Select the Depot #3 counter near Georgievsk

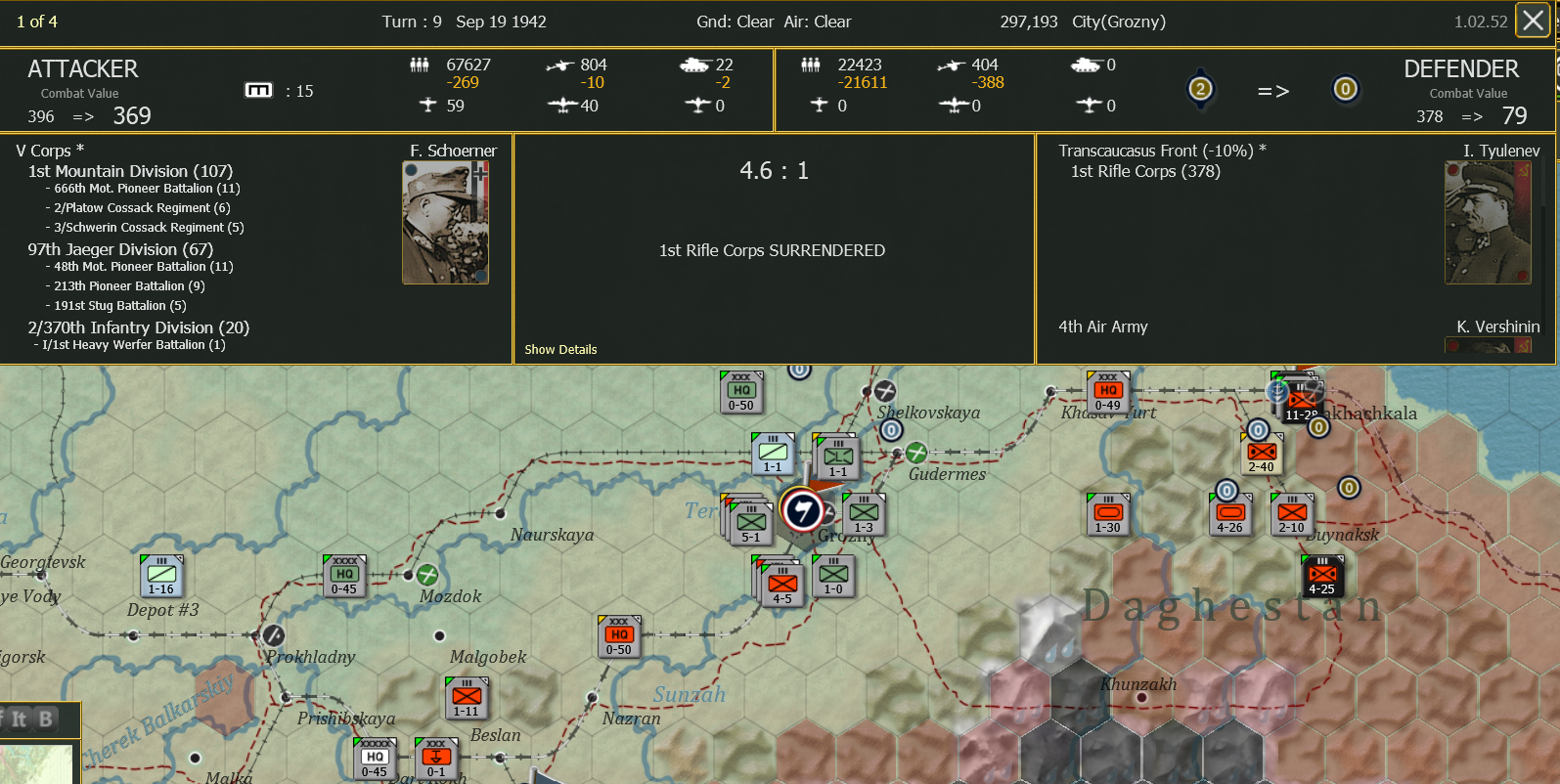coord(160,577)
